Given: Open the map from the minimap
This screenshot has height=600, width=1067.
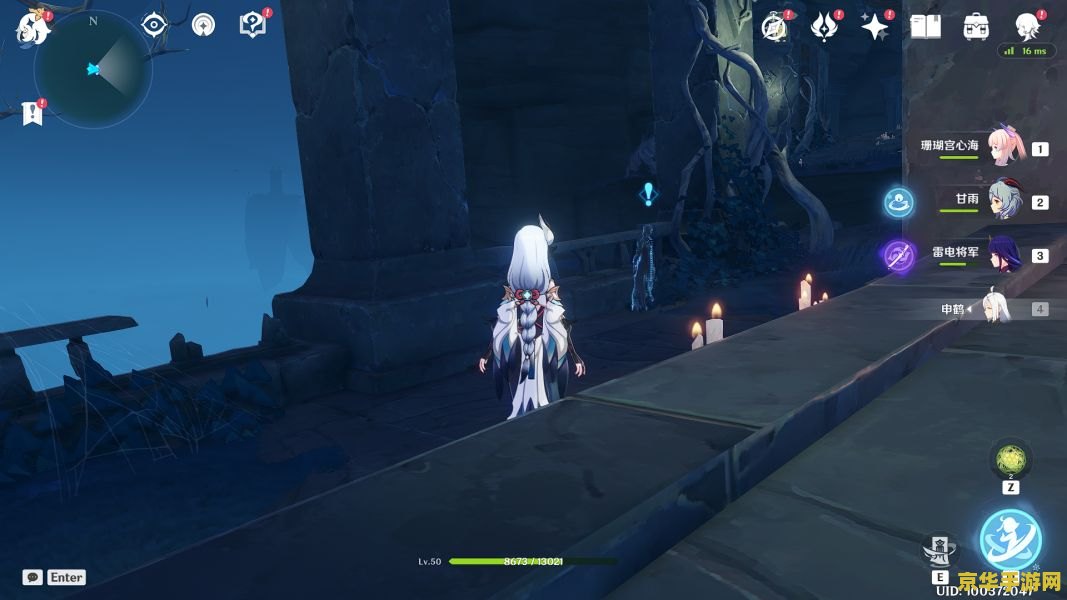Looking at the screenshot, I should pos(93,69).
